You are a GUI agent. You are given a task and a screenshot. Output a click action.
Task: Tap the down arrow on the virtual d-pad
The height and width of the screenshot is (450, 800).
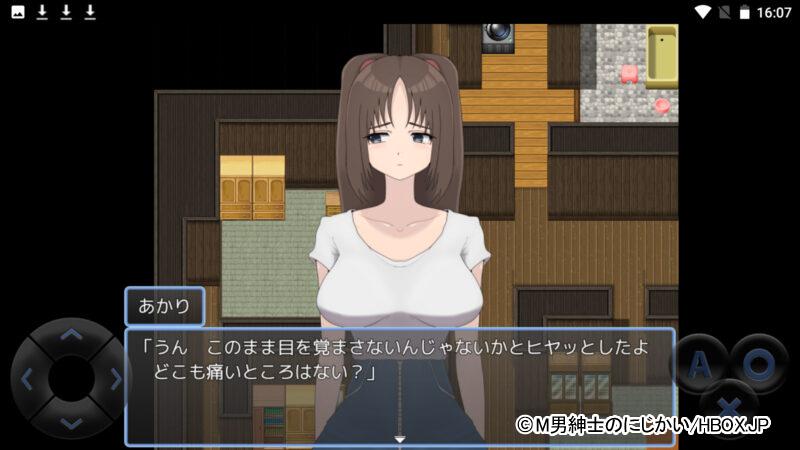pos(70,422)
